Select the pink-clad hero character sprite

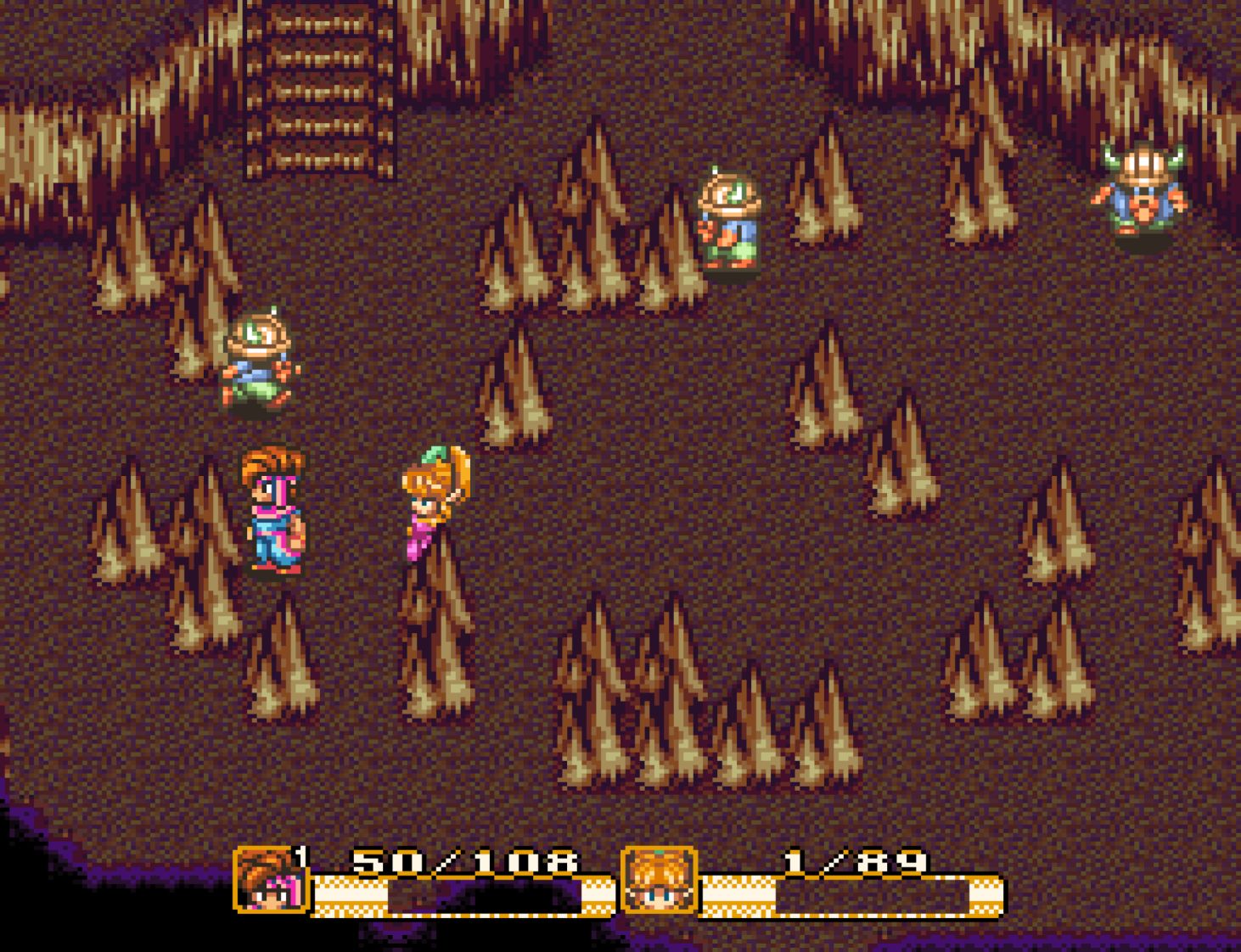[x=274, y=509]
